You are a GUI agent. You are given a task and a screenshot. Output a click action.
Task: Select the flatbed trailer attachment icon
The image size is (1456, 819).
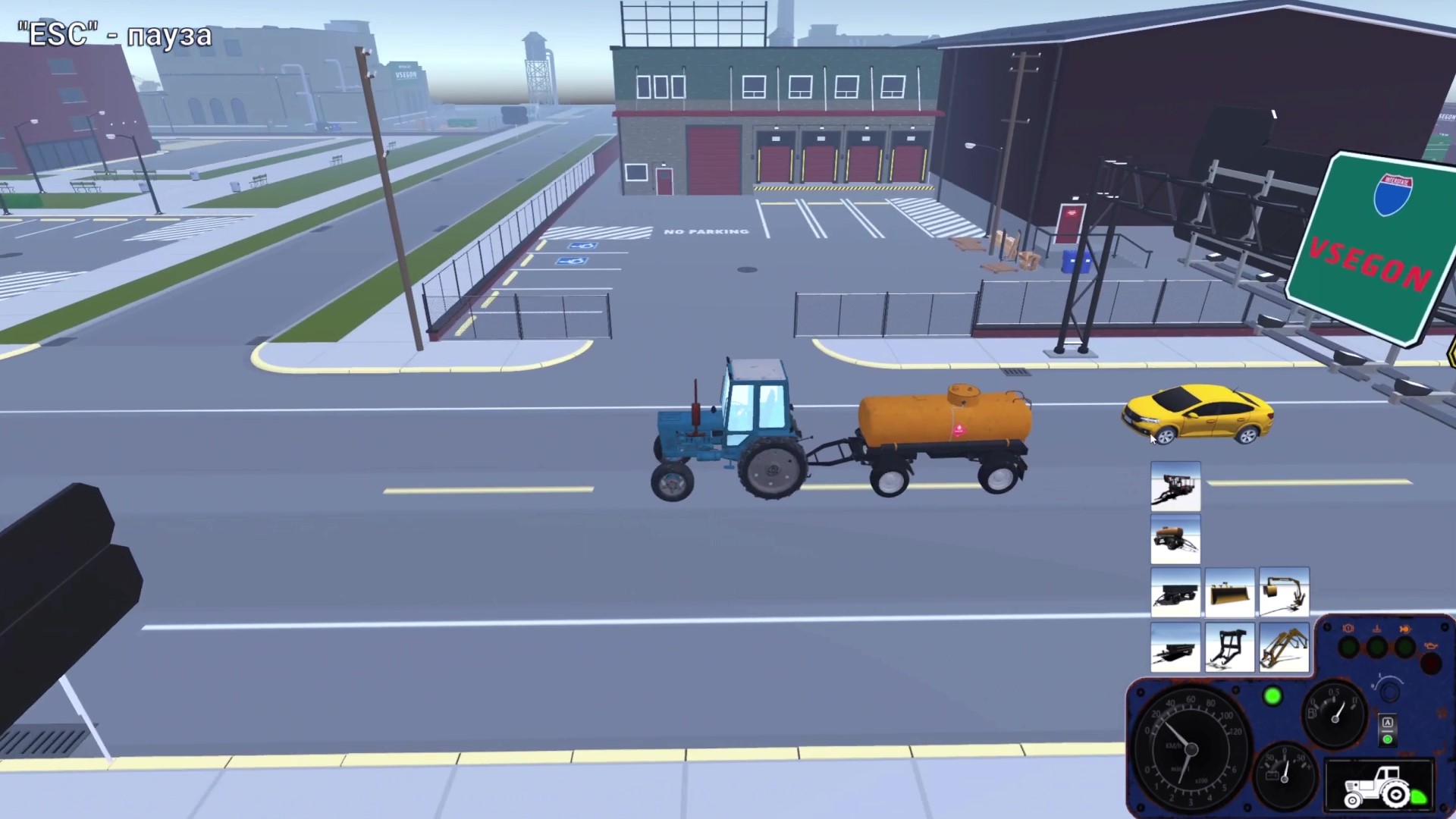click(1175, 648)
